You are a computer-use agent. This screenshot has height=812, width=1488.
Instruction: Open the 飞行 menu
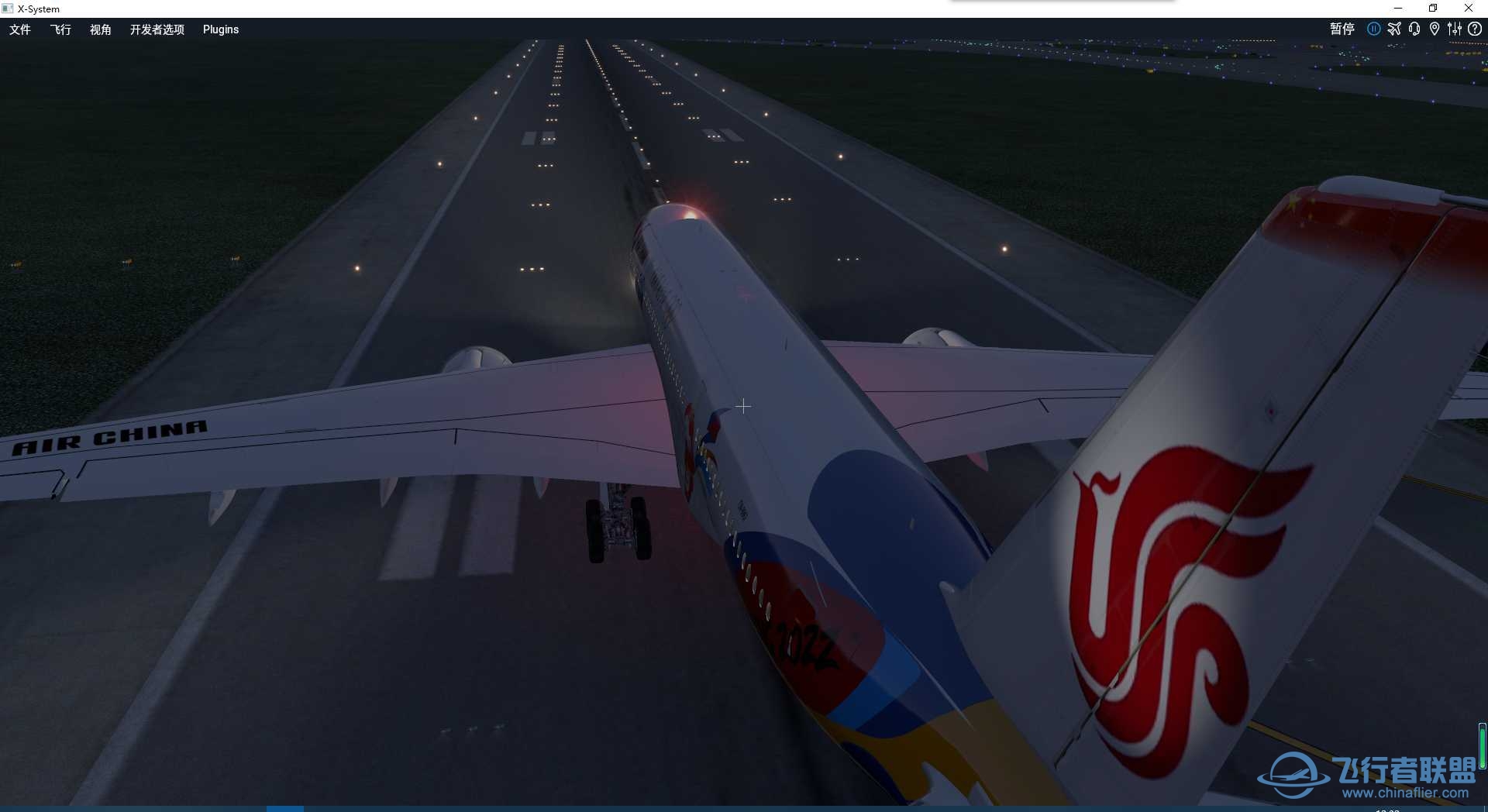pyautogui.click(x=60, y=29)
